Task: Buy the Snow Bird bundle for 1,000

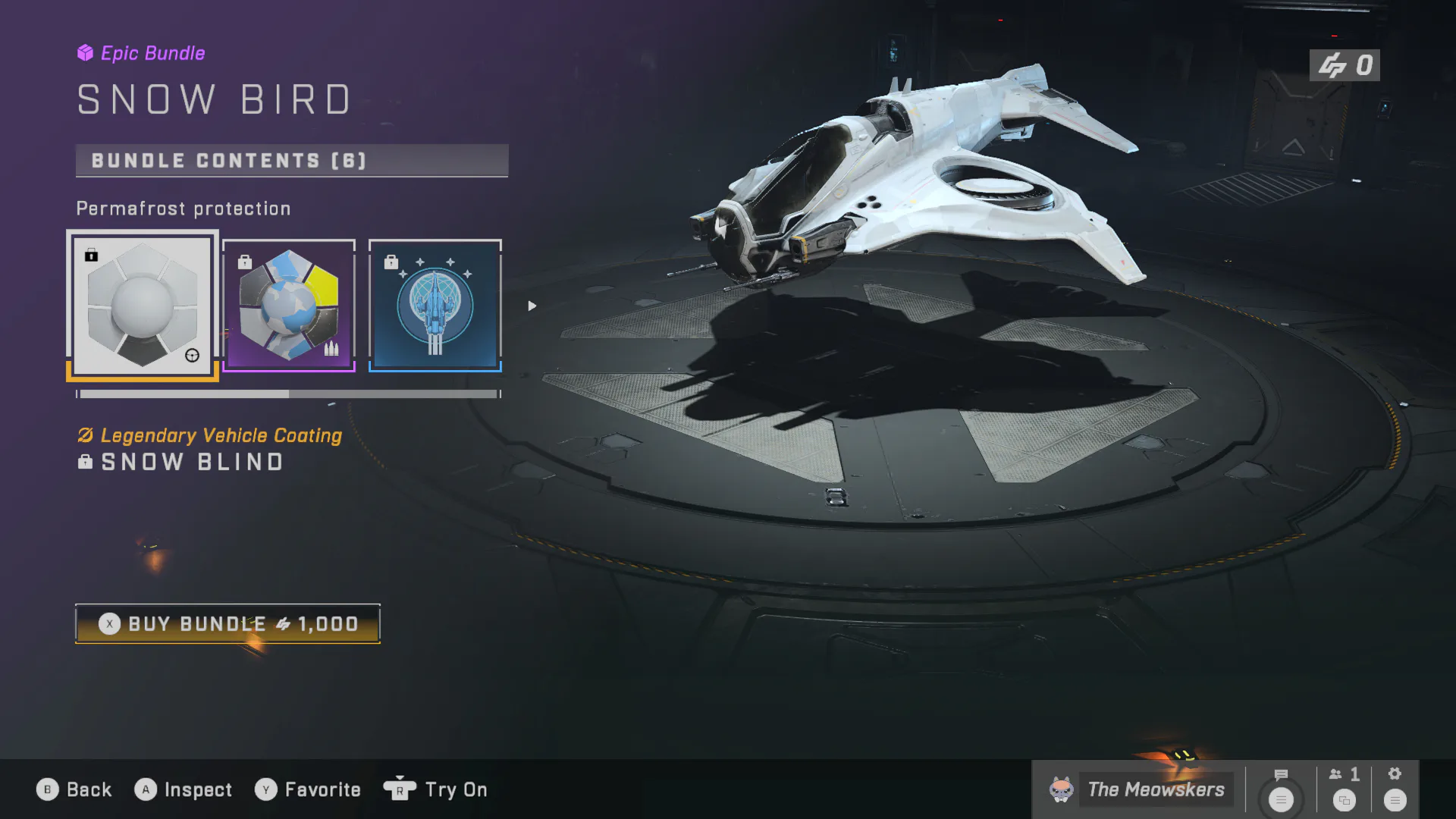Action: coord(227,624)
